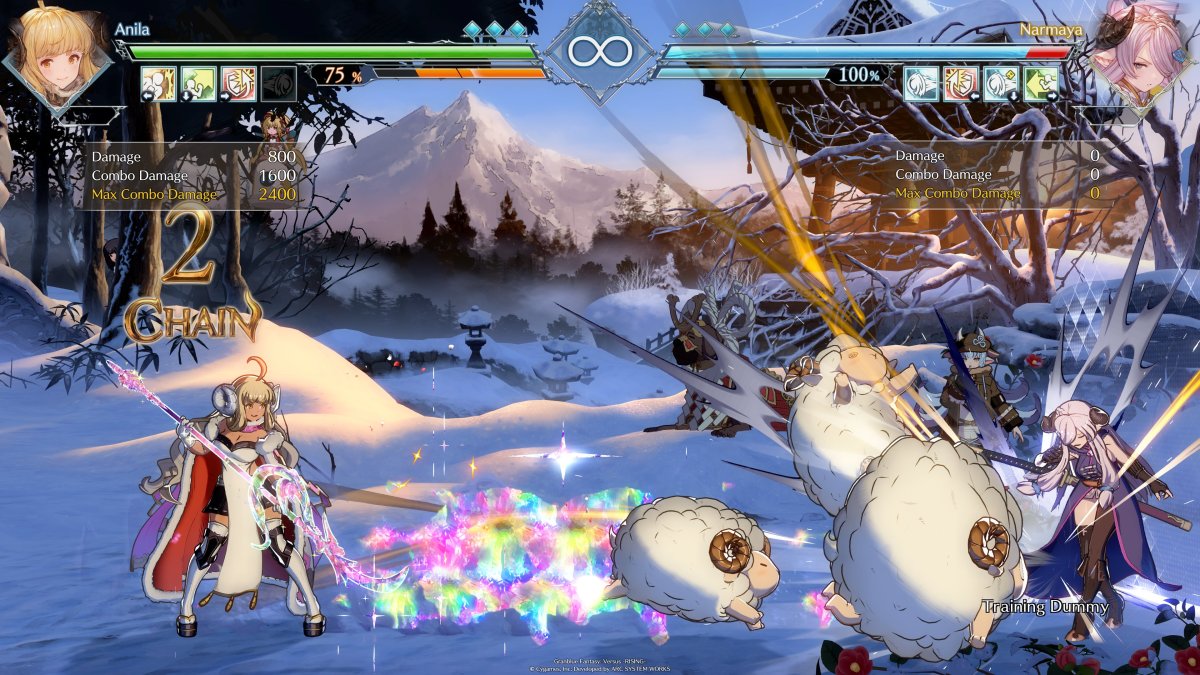Image resolution: width=1200 pixels, height=675 pixels.
Task: Activate Anila's green down-arrow skill icon
Action: tap(198, 84)
